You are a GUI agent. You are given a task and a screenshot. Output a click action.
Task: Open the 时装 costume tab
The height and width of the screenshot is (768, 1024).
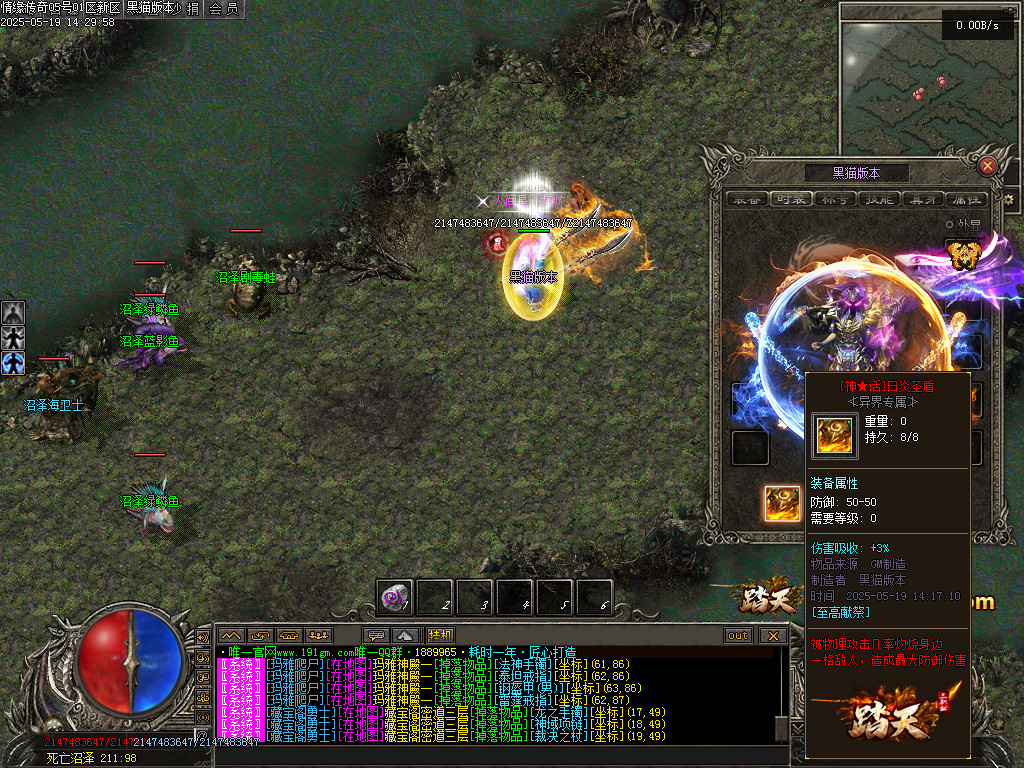(791, 199)
